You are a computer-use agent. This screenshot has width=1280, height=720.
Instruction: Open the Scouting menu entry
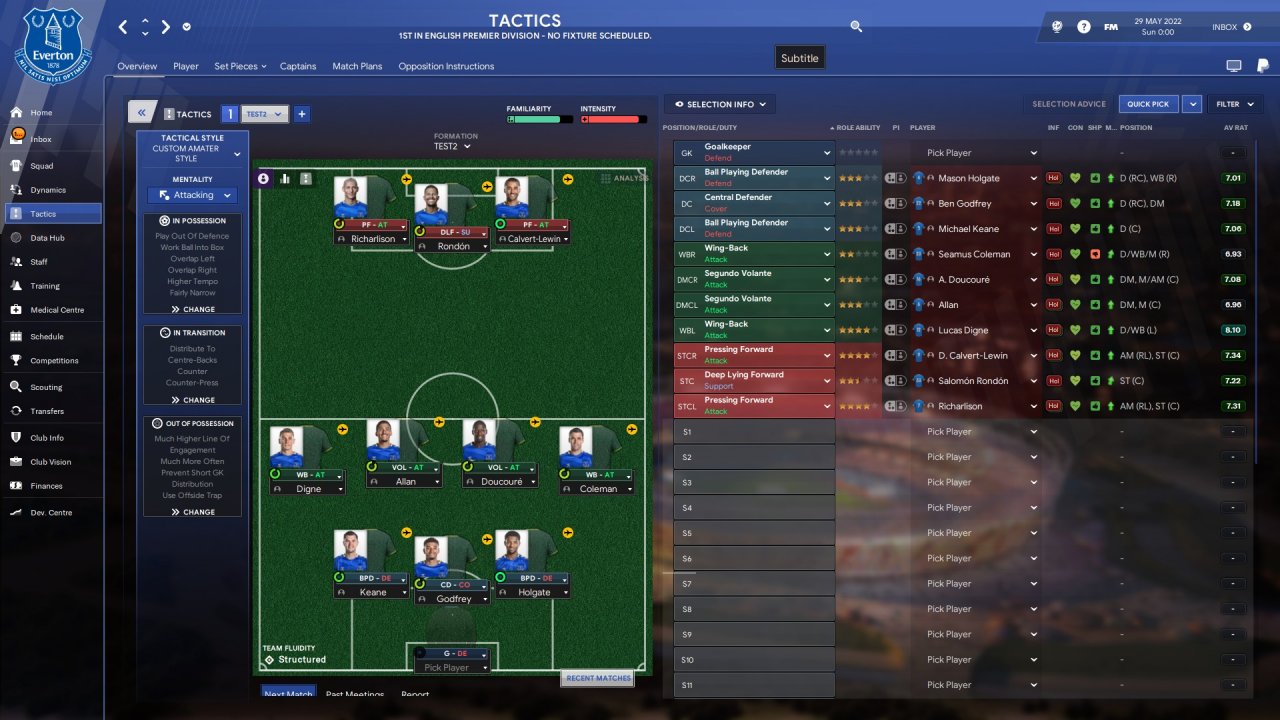[x=45, y=387]
